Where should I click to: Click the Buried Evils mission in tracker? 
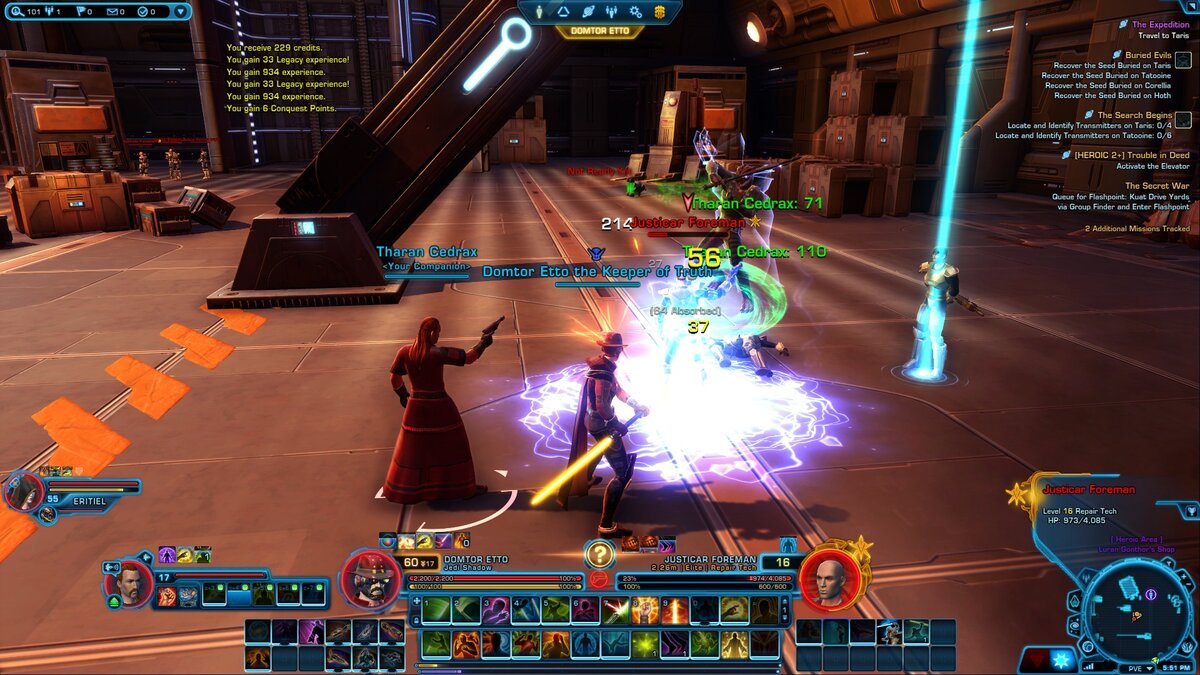pos(1150,55)
